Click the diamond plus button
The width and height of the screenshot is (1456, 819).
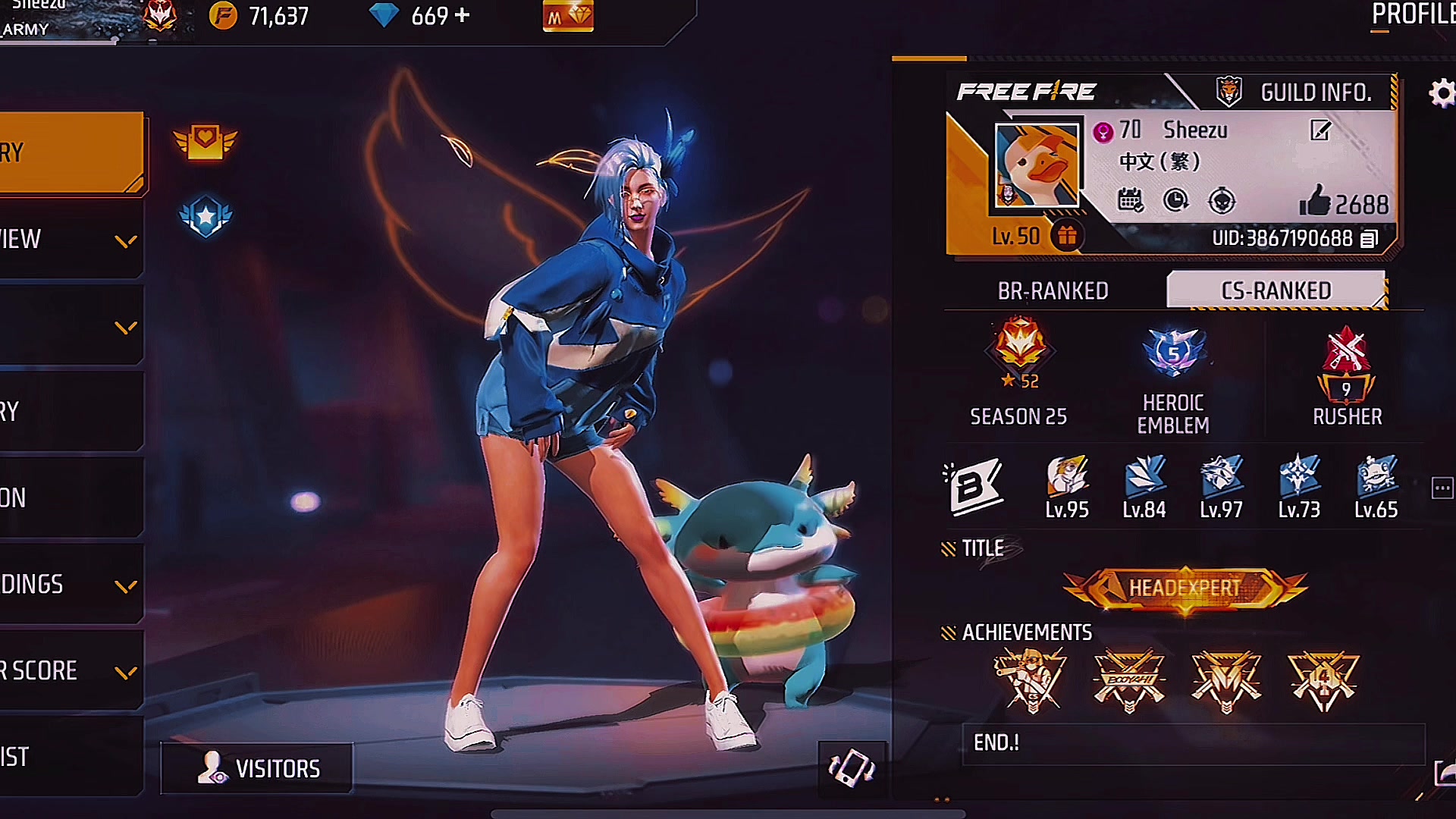pos(463,15)
